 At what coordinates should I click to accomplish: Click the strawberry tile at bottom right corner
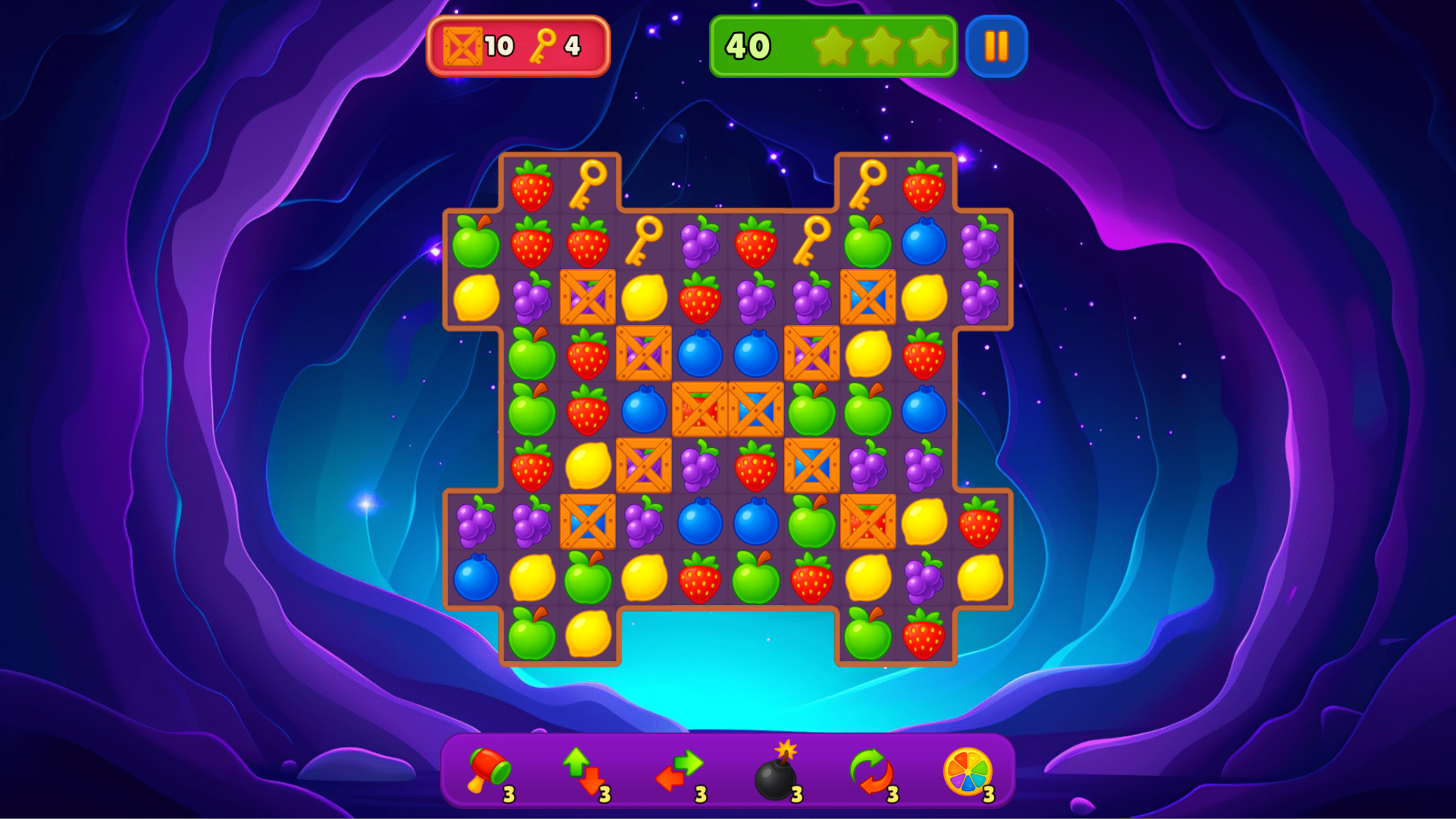point(924,634)
